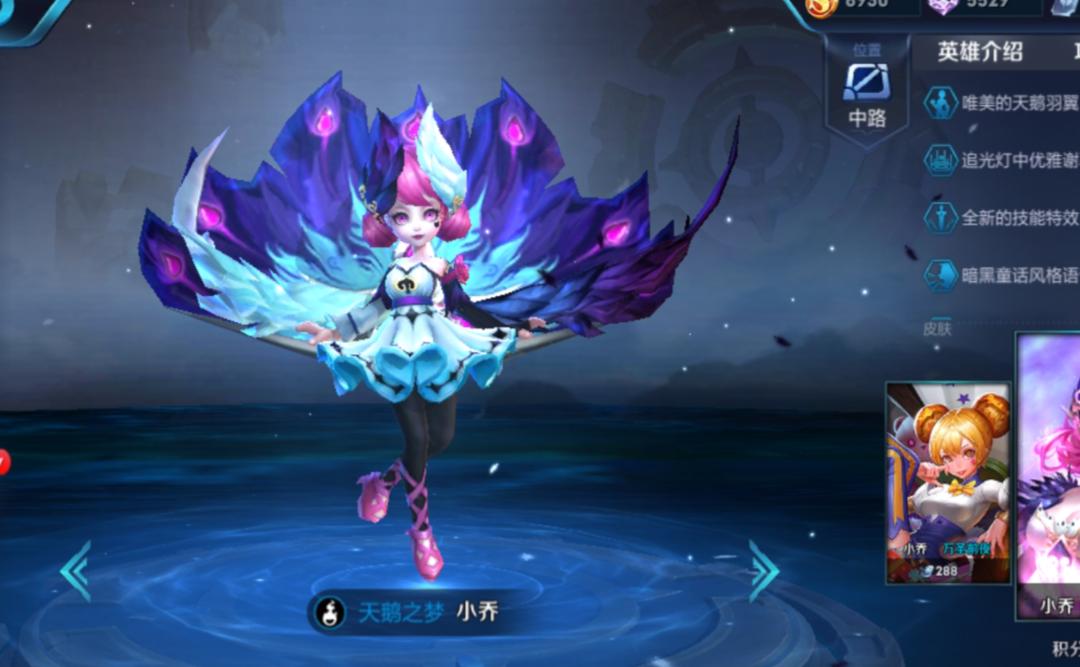The height and width of the screenshot is (667, 1080).
Task: Show the previous hero with the left arrow
Action: 76,571
